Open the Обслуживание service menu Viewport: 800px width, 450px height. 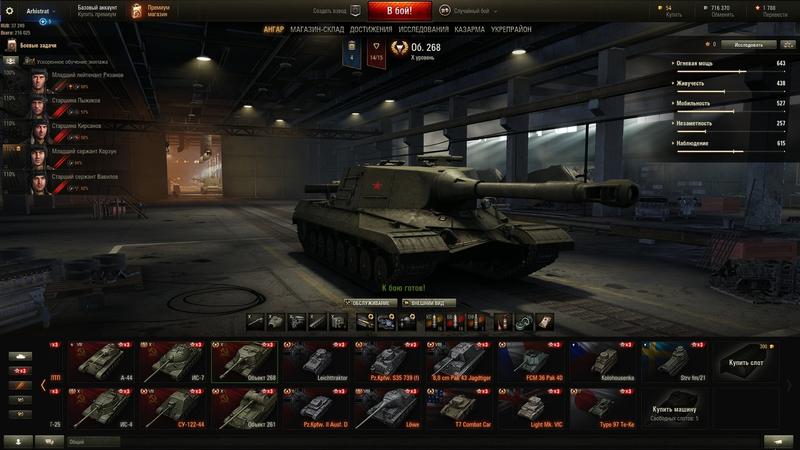tap(368, 302)
